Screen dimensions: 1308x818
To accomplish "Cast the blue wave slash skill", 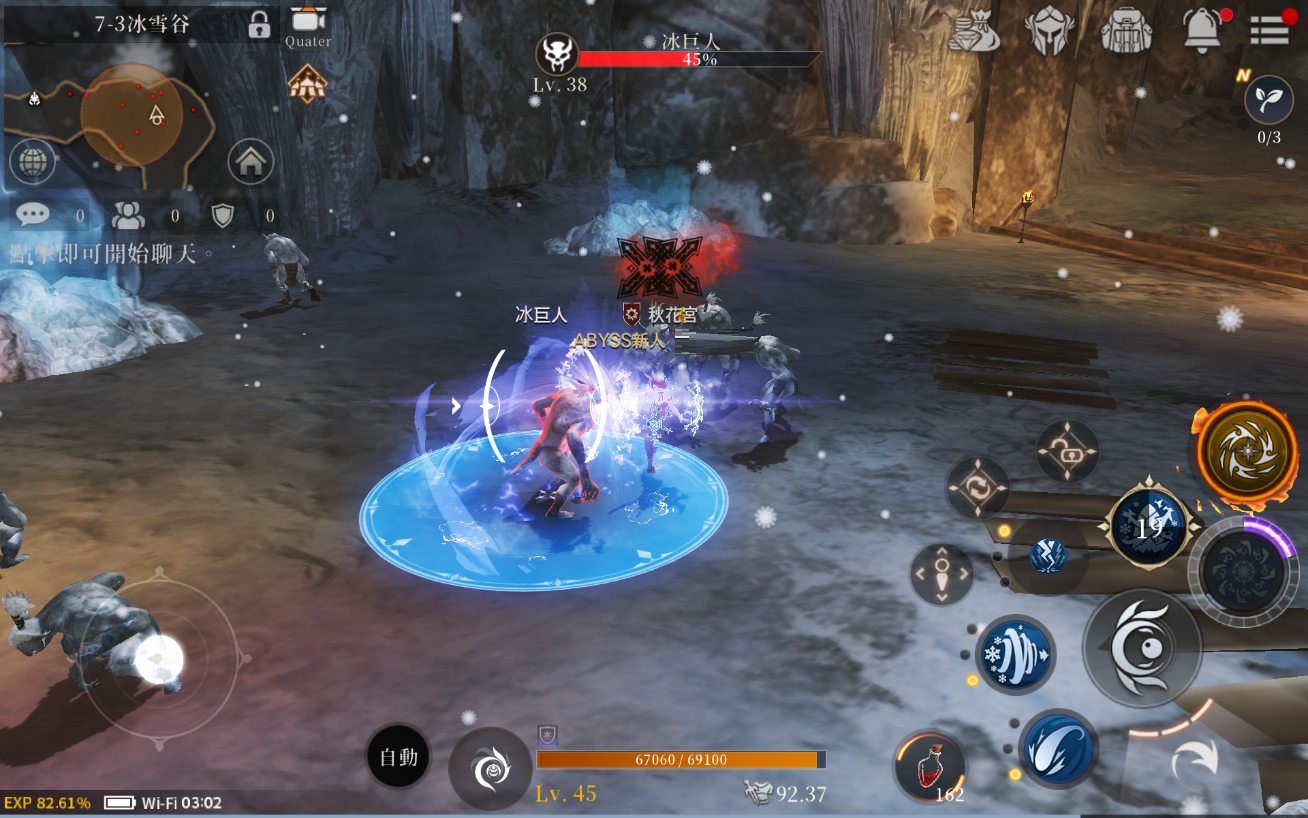I will click(x=1058, y=748).
